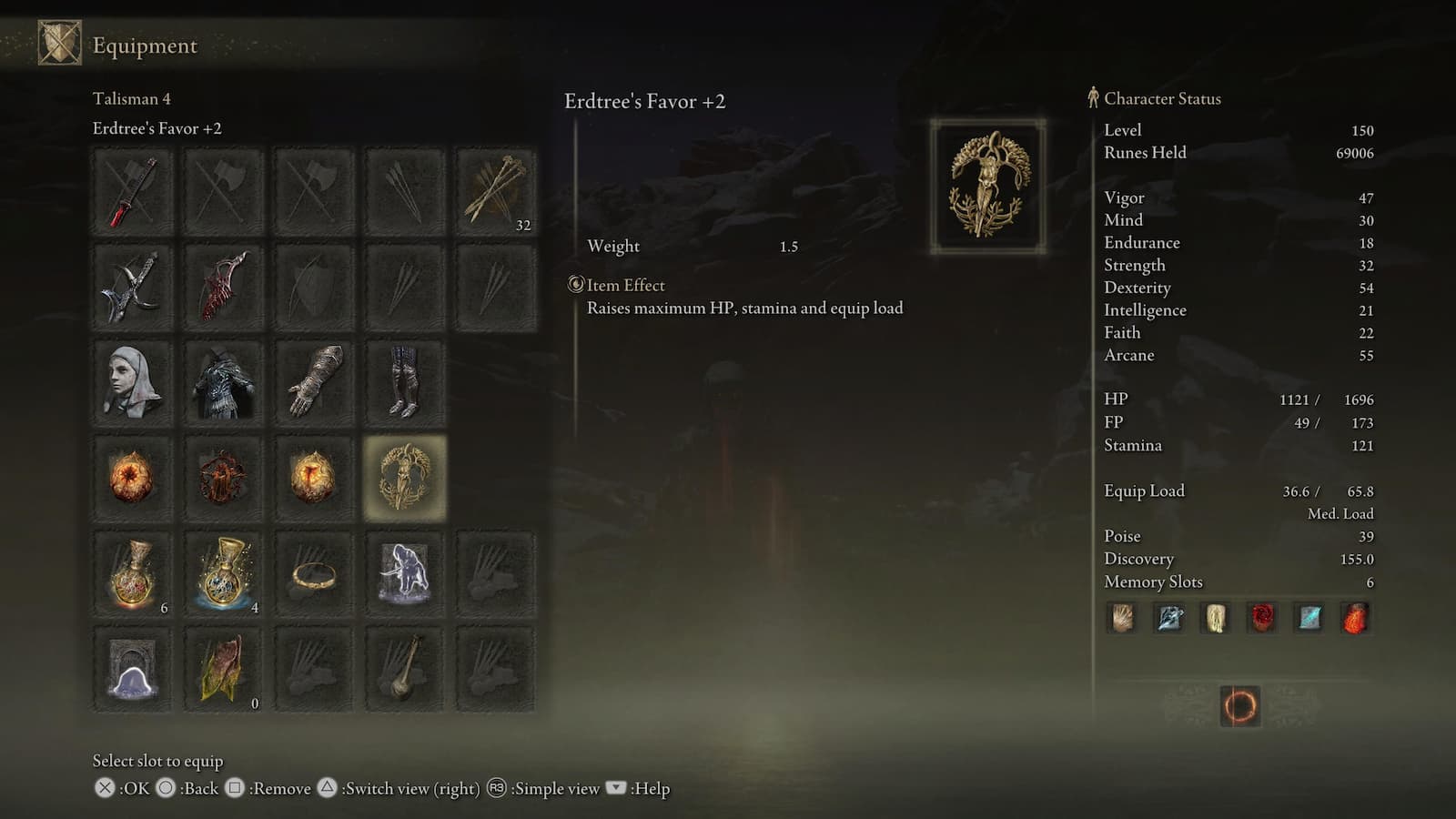Viewport: 1456px width, 819px height.
Task: Select the equipped curved bow slot
Action: [223, 287]
